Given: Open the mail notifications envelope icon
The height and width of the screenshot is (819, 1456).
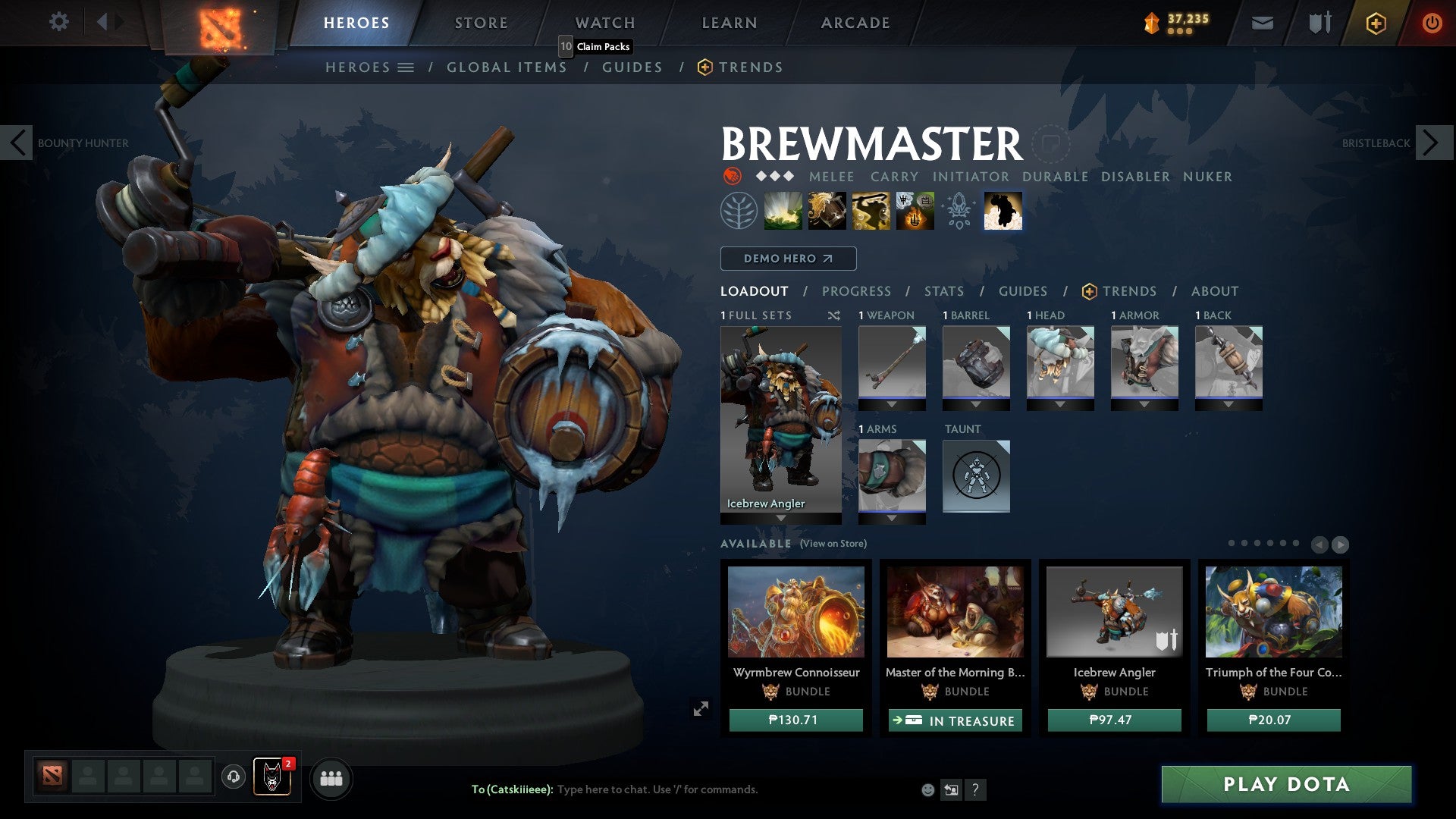Looking at the screenshot, I should [1263, 24].
